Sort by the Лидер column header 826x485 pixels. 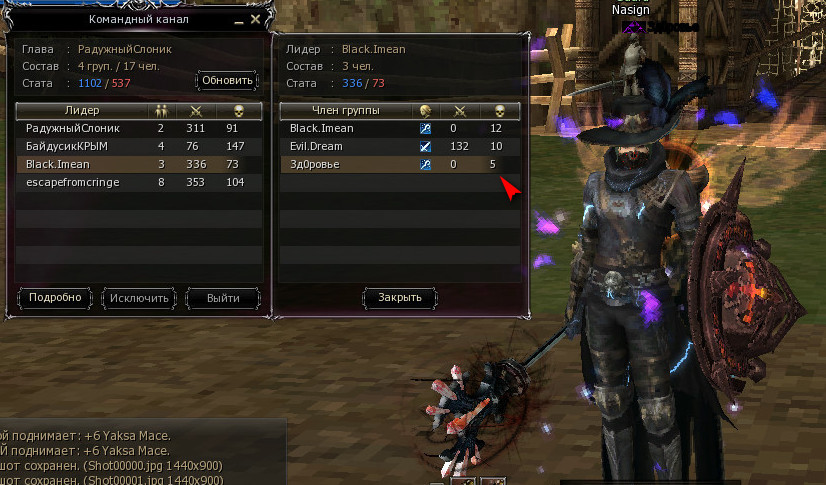click(82, 110)
